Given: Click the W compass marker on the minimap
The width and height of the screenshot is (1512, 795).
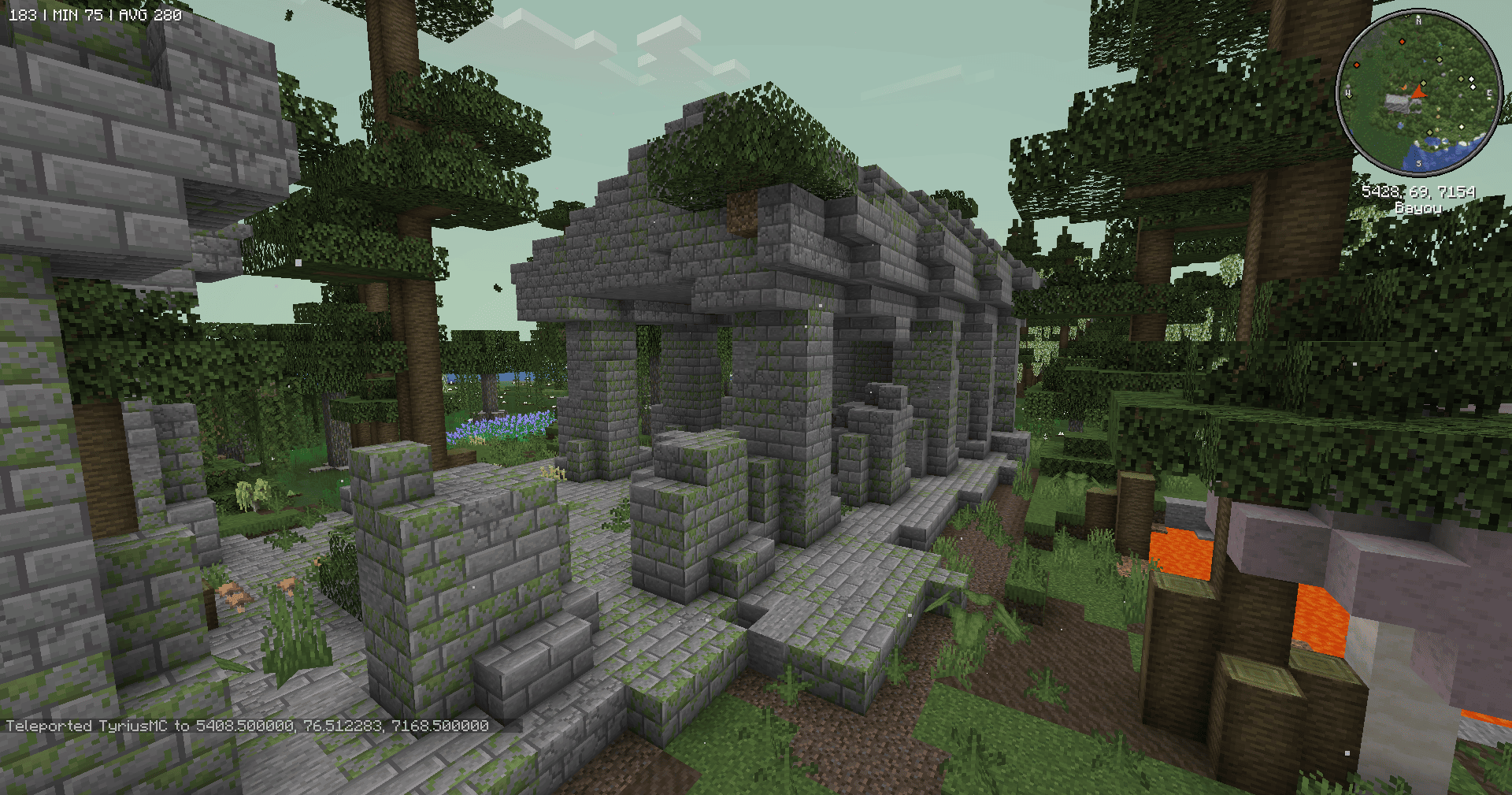Looking at the screenshot, I should tap(1347, 92).
